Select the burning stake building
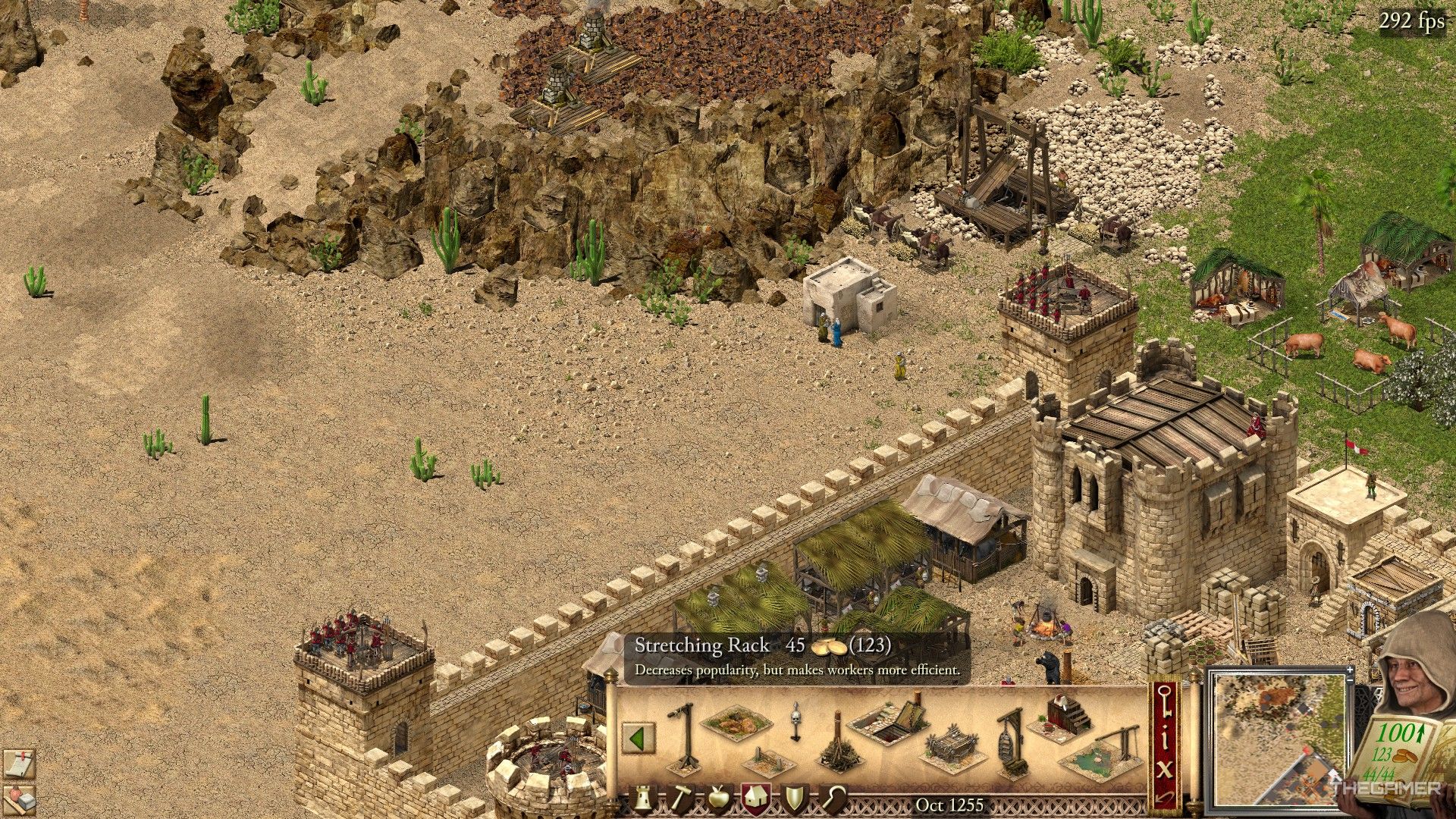This screenshot has height=819, width=1456. pos(838,743)
